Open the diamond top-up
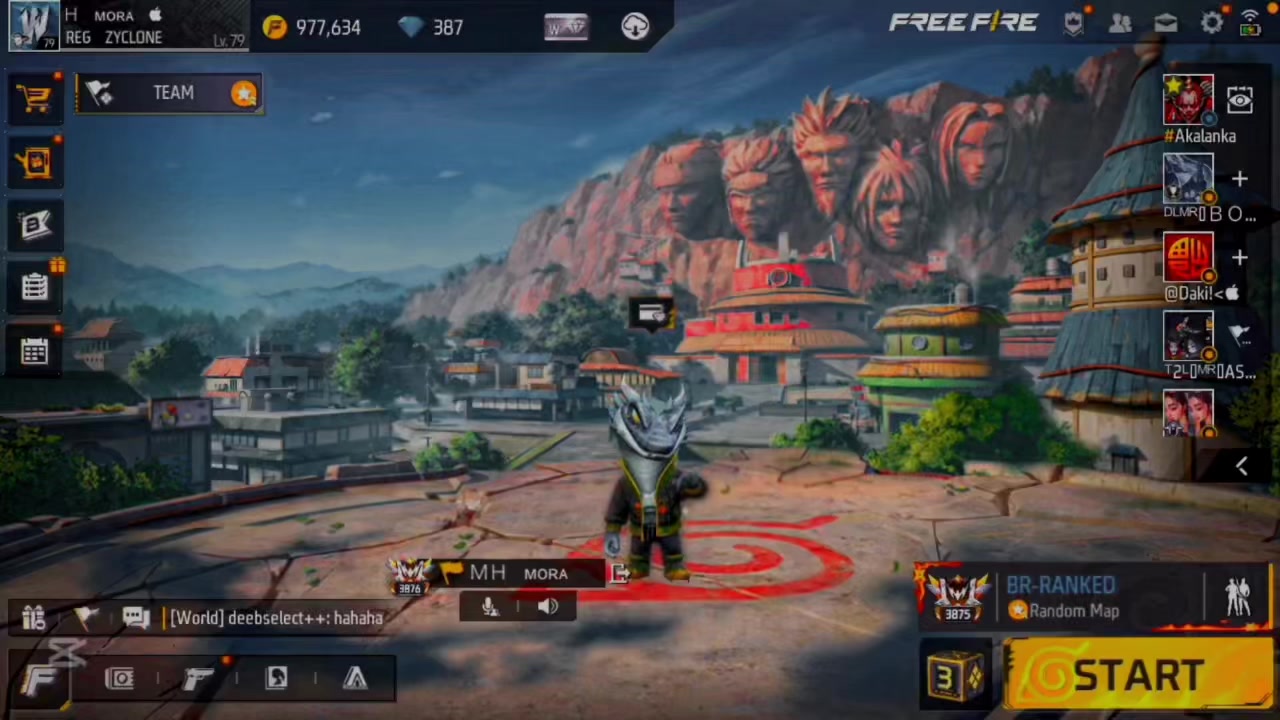1280x720 pixels. click(432, 27)
